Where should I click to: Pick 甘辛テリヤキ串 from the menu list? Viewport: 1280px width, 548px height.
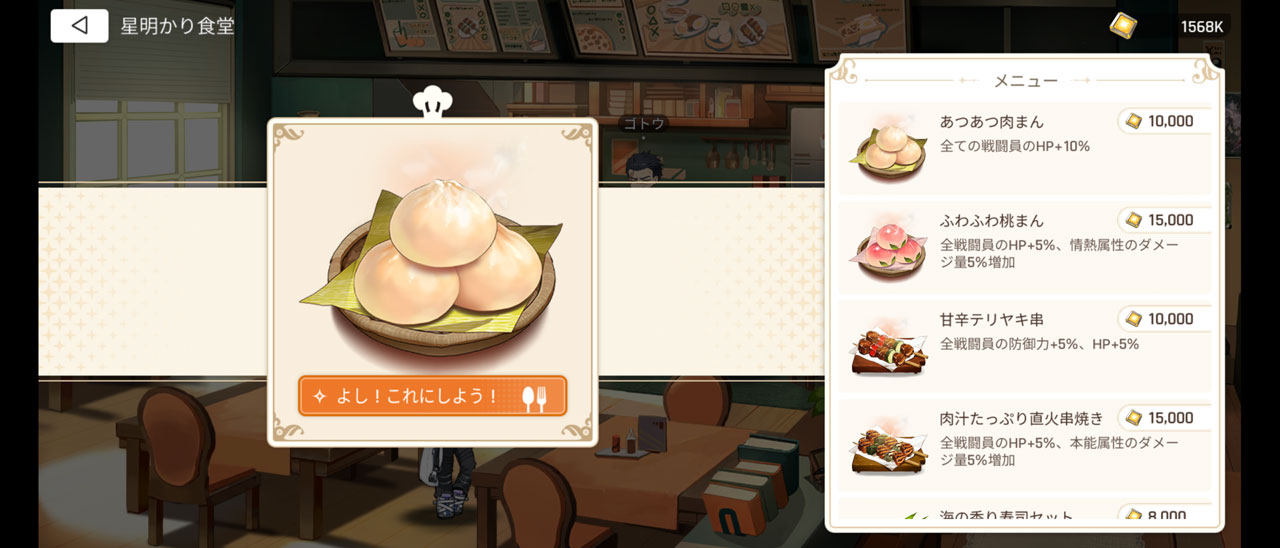[x=1024, y=345]
